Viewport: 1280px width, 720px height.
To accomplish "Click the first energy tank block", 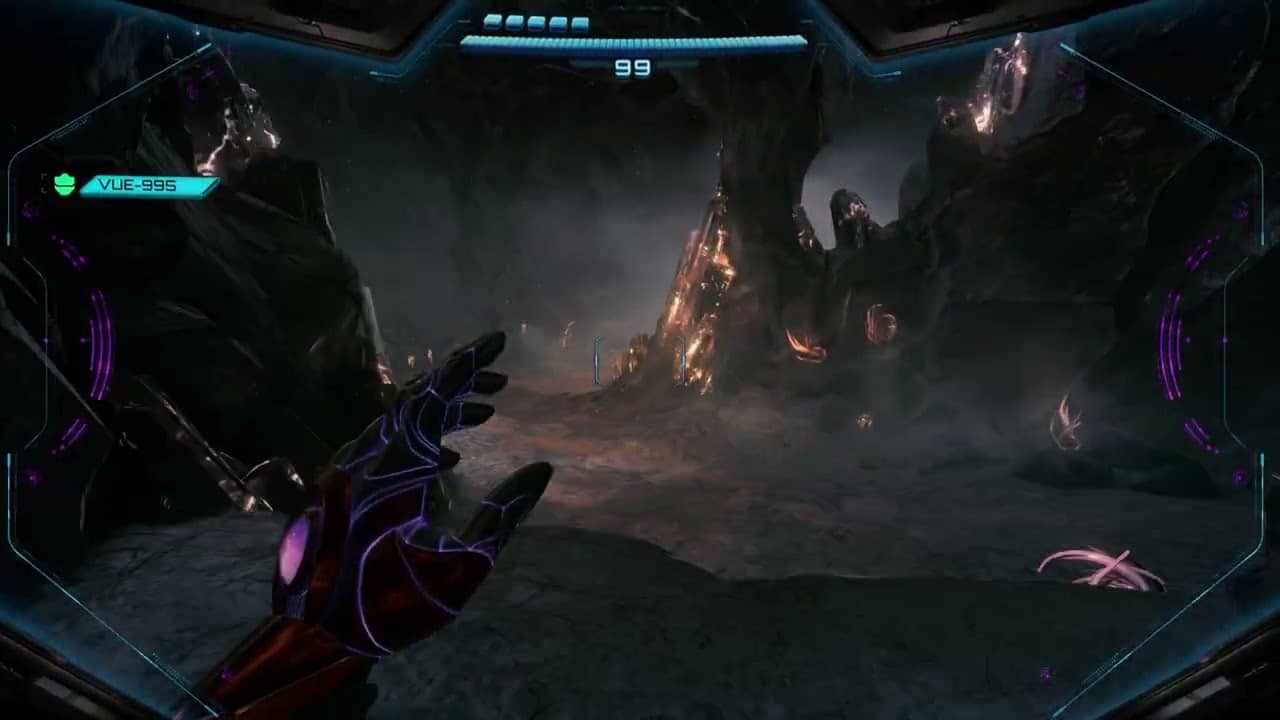I will [493, 22].
